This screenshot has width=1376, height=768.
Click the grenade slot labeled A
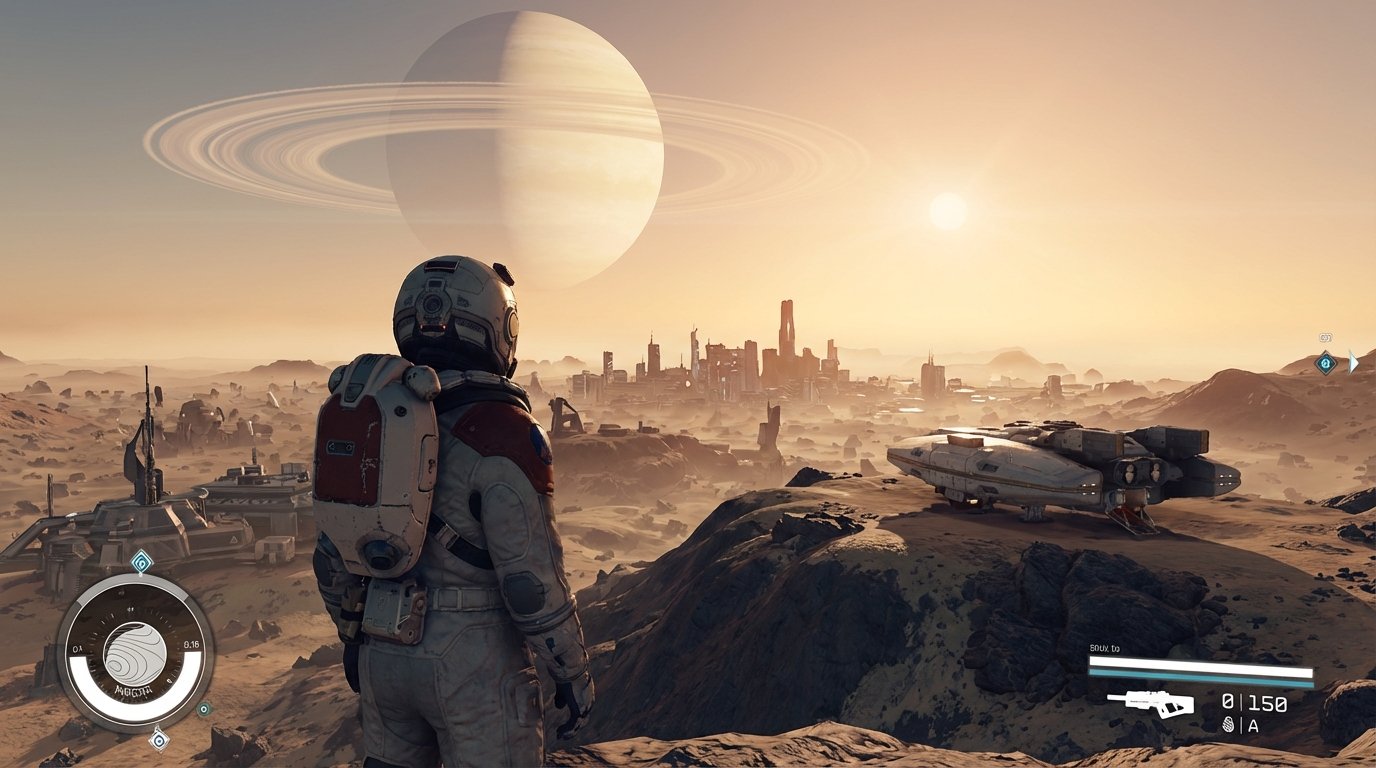1253,726
